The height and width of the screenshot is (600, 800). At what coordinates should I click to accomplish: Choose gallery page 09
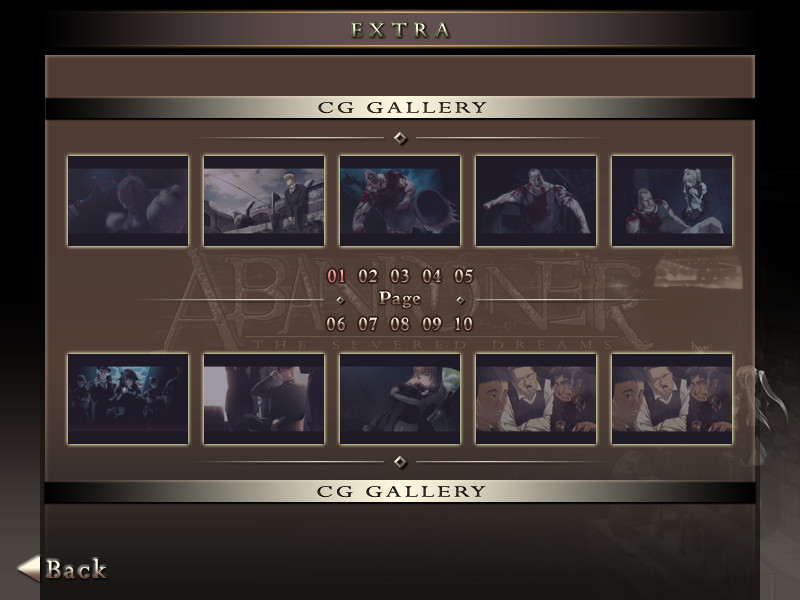click(432, 324)
